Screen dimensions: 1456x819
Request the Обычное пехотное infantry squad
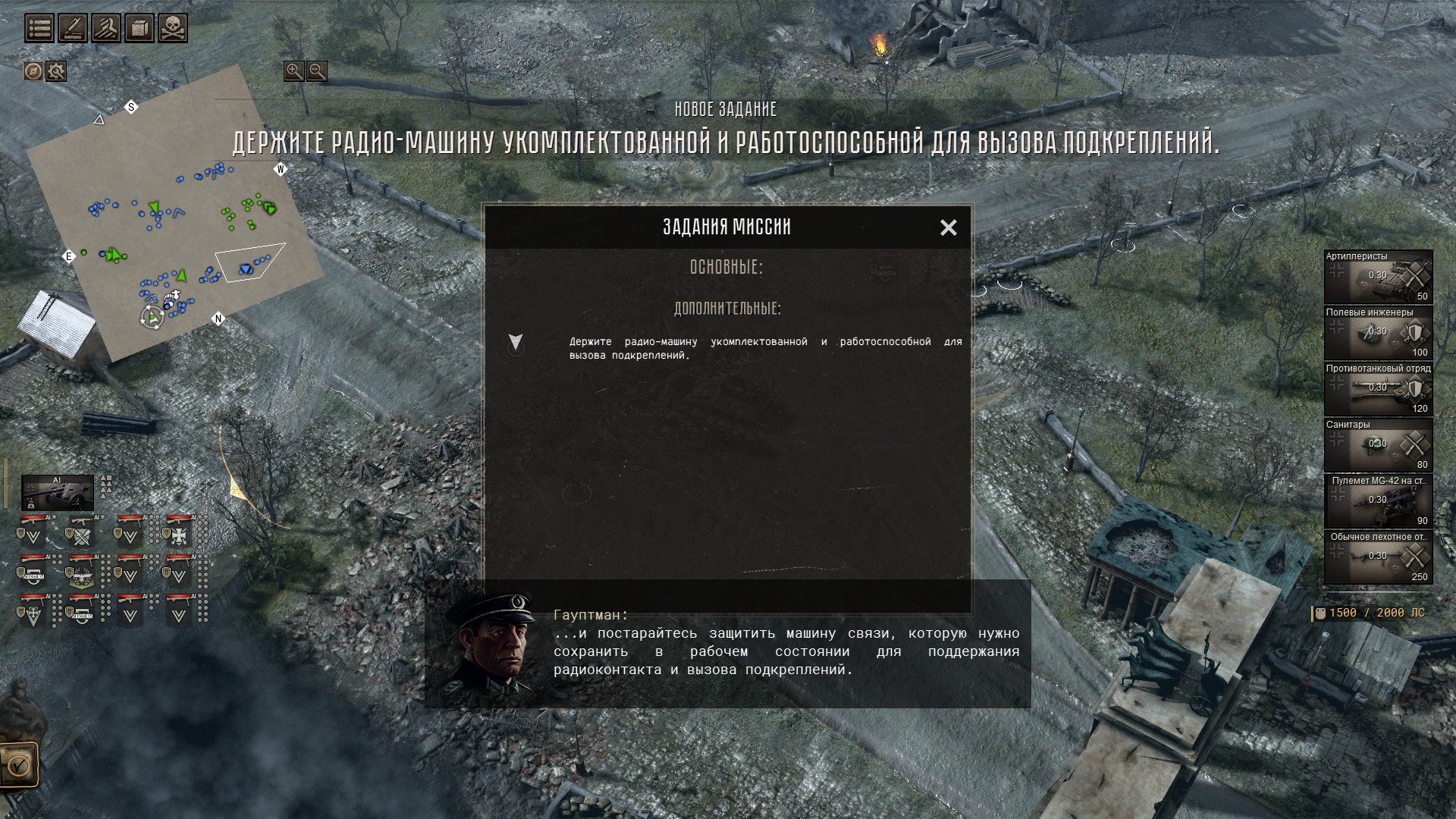1378,557
